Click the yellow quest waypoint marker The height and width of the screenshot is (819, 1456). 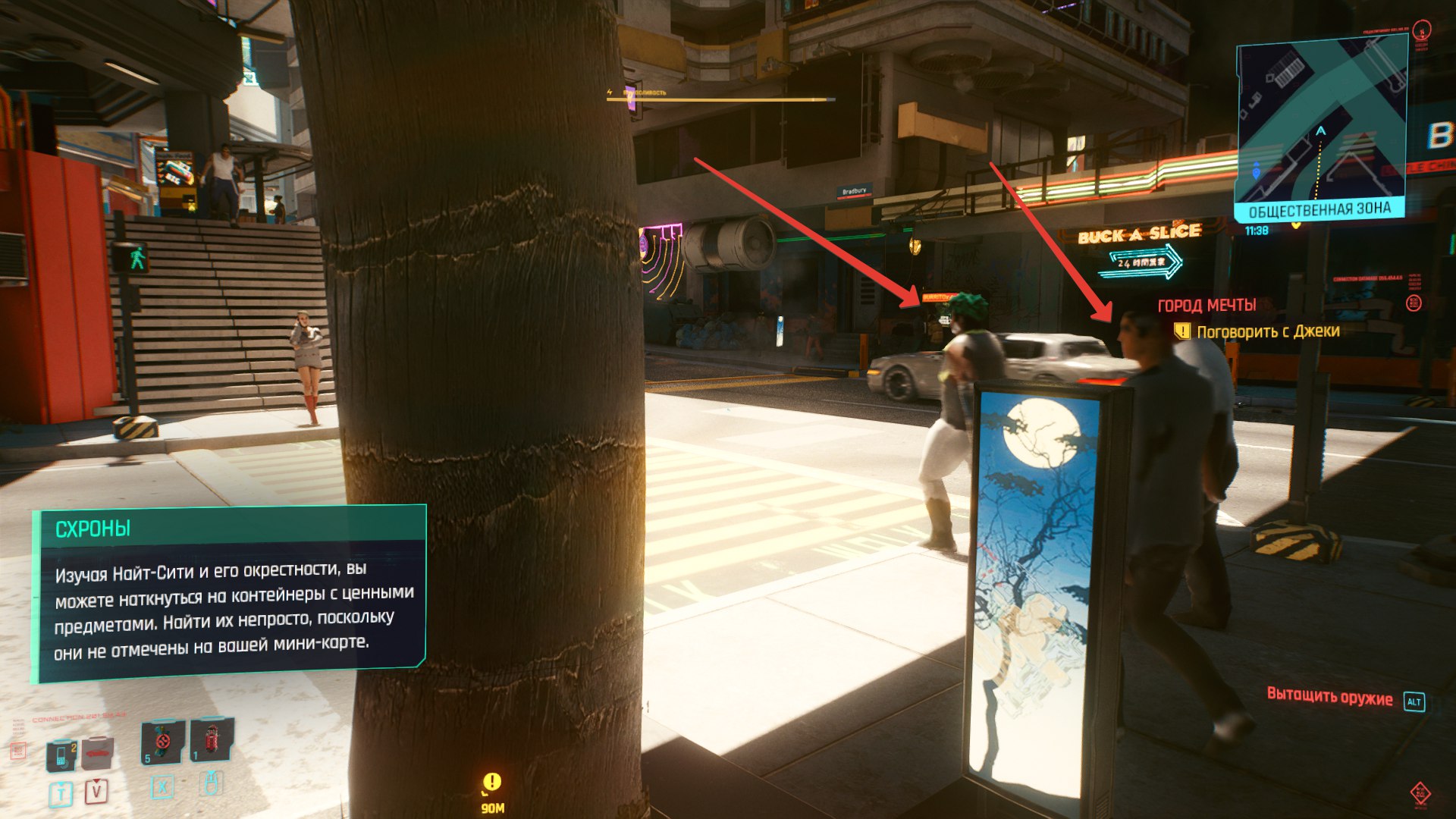pos(492,782)
